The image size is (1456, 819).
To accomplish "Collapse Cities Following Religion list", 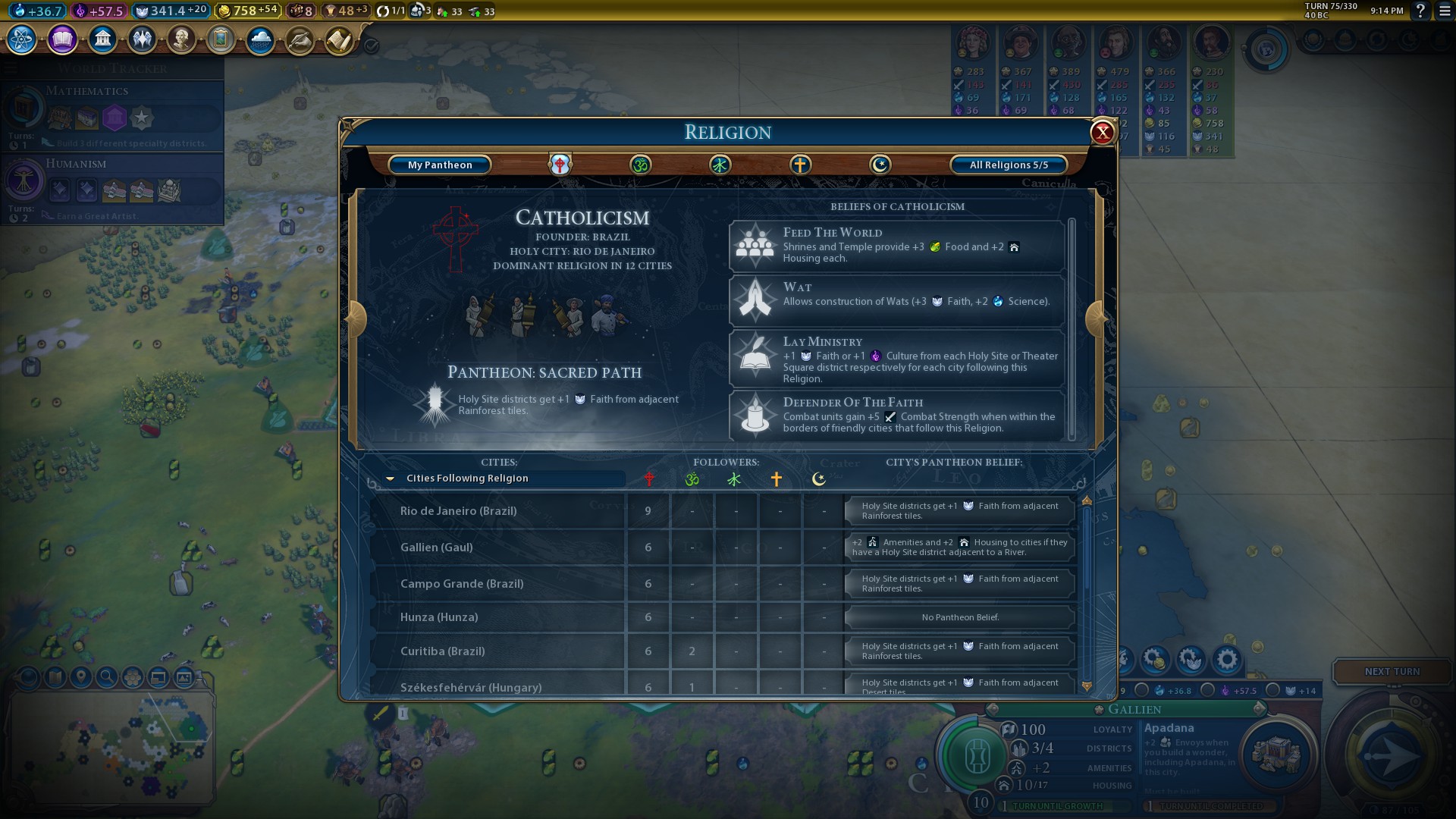I will point(391,479).
